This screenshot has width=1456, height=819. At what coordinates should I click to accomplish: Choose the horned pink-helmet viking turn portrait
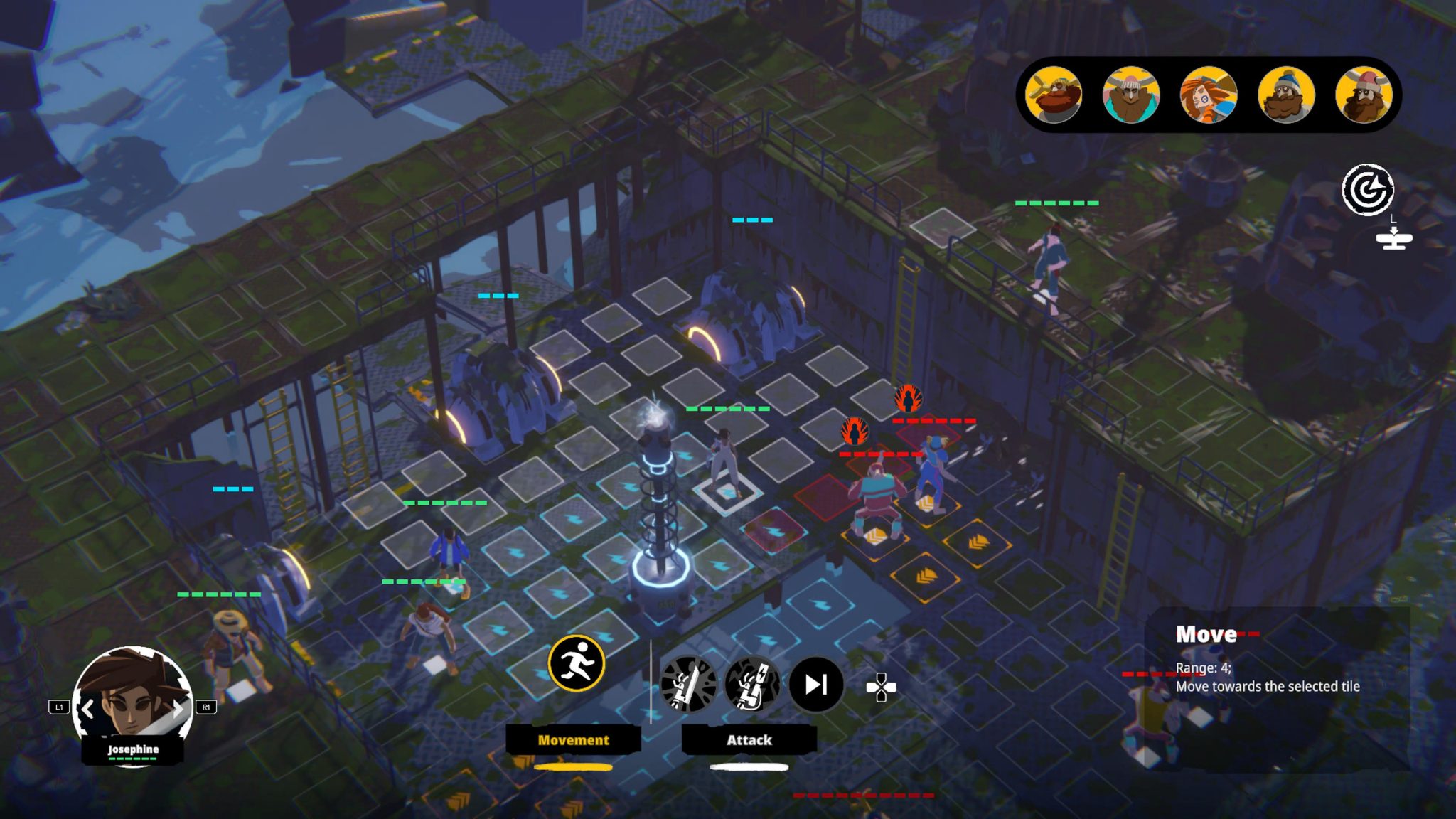[1131, 95]
